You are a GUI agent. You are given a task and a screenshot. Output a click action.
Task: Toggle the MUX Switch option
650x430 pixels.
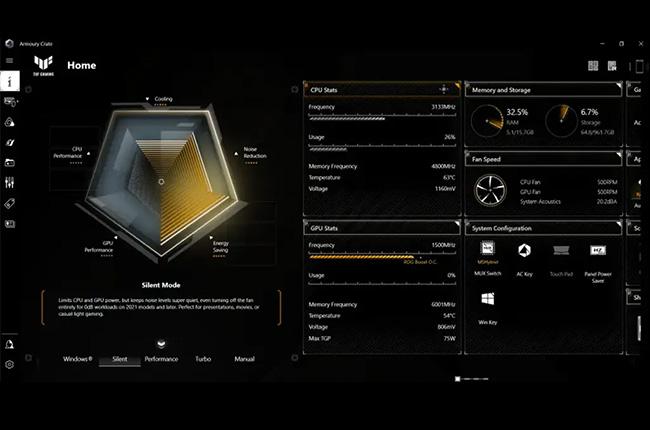point(488,253)
